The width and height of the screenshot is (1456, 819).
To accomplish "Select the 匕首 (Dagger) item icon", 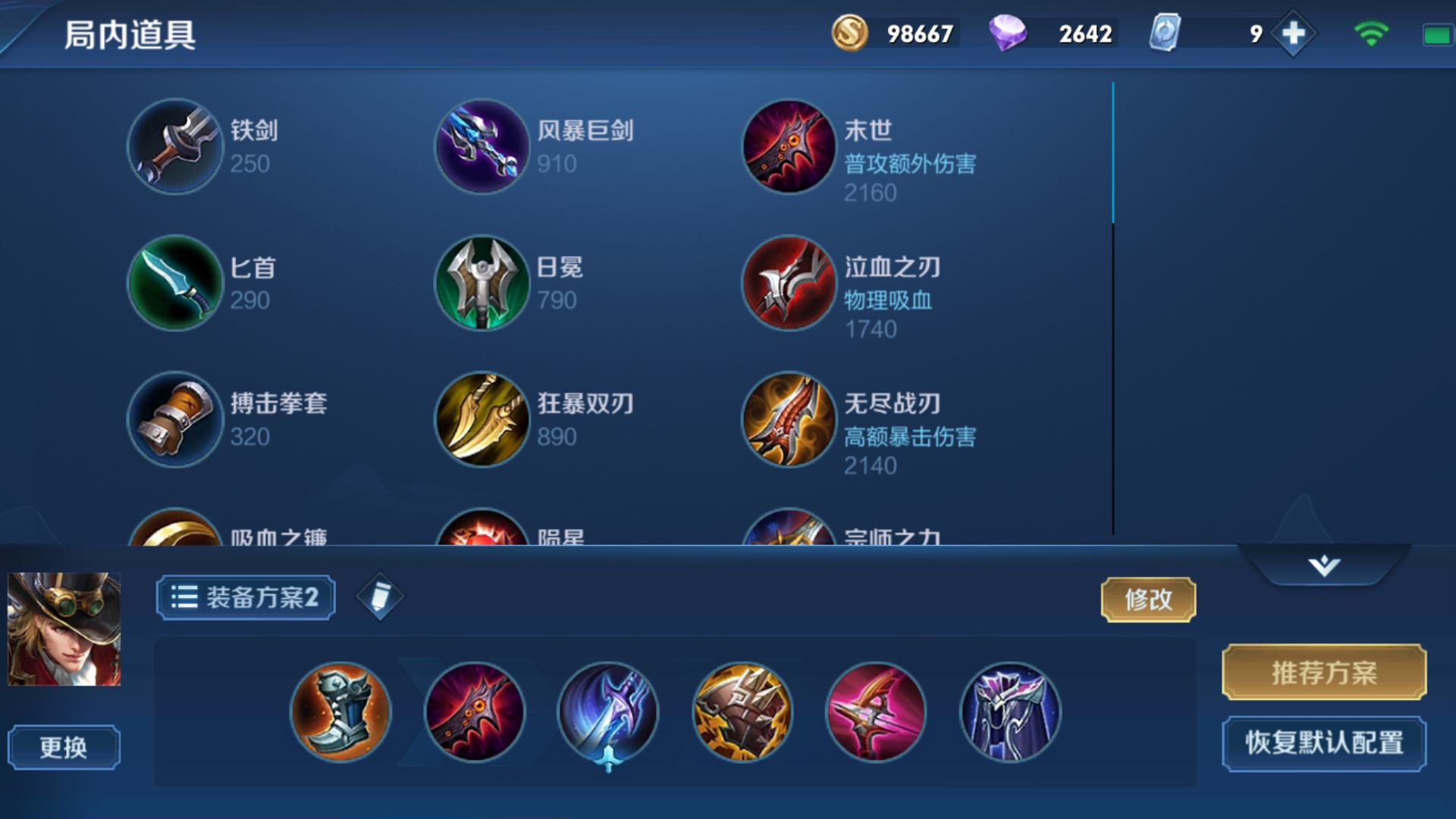I will 175,284.
